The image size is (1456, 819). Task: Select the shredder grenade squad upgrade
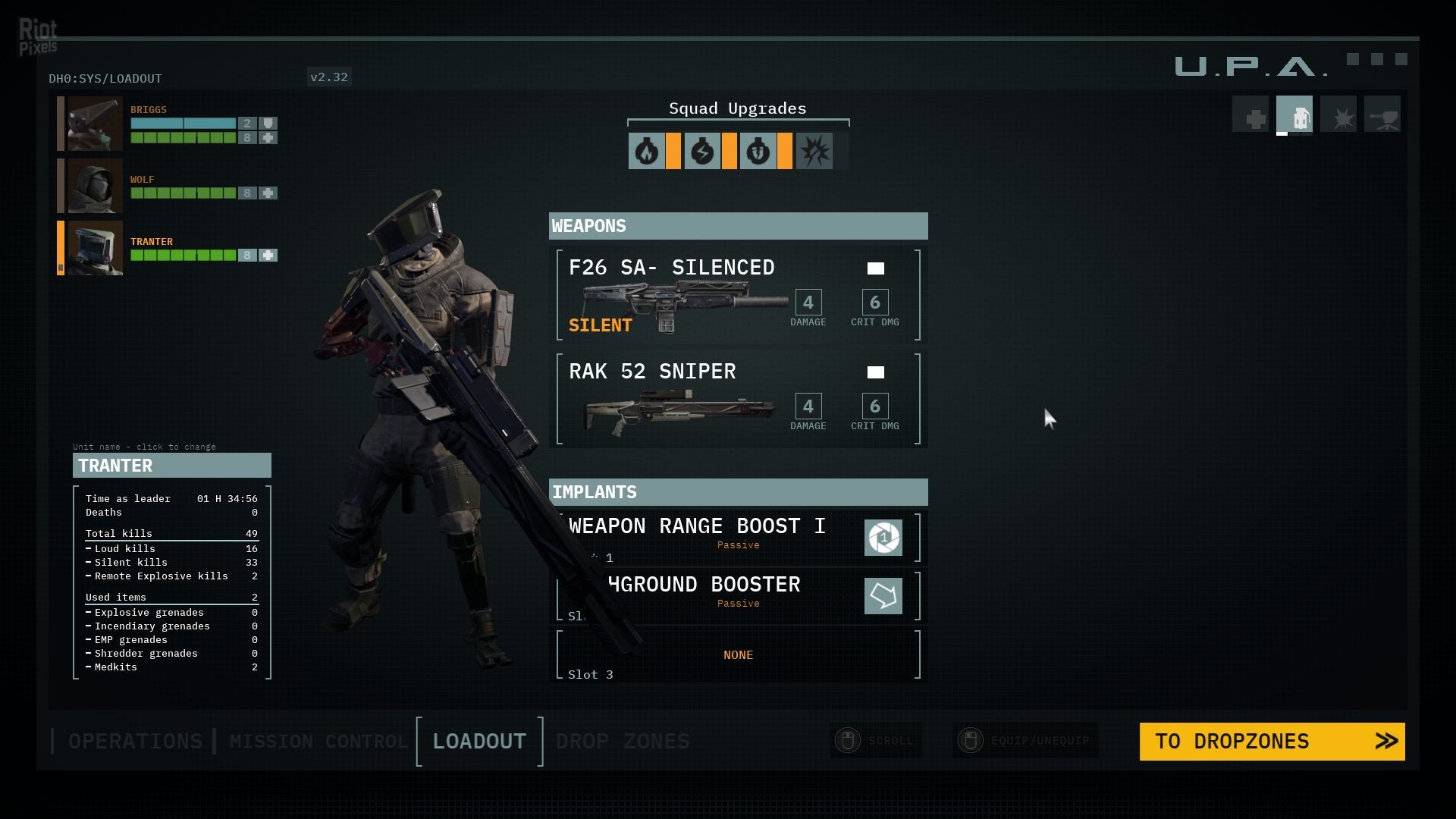tap(758, 152)
